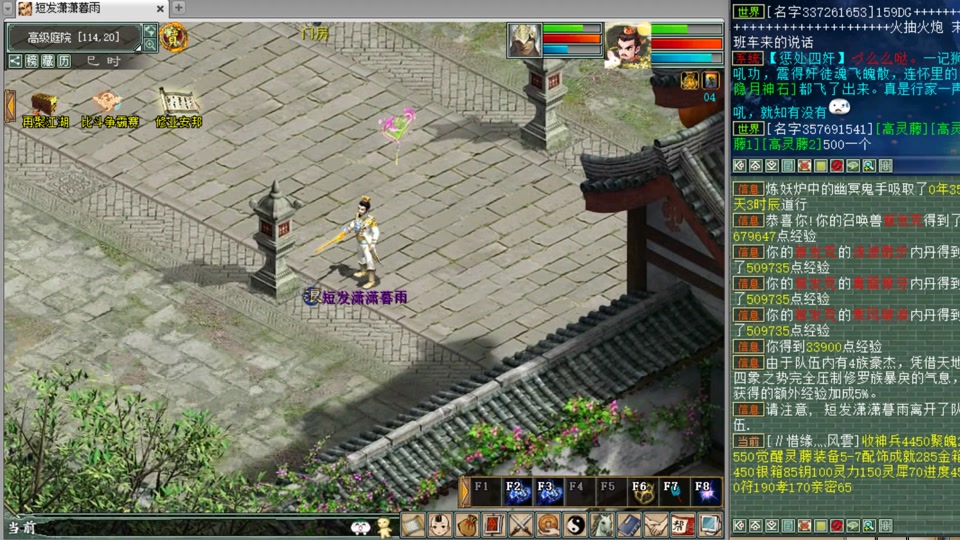Open the 榜 ranking button

coord(32,61)
